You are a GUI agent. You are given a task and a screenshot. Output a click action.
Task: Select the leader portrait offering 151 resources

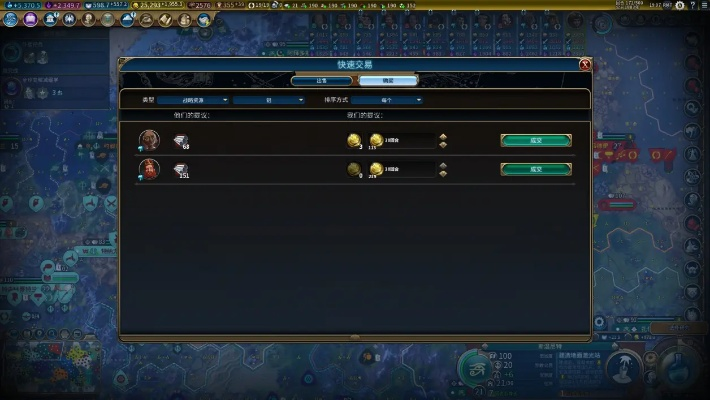tap(149, 168)
